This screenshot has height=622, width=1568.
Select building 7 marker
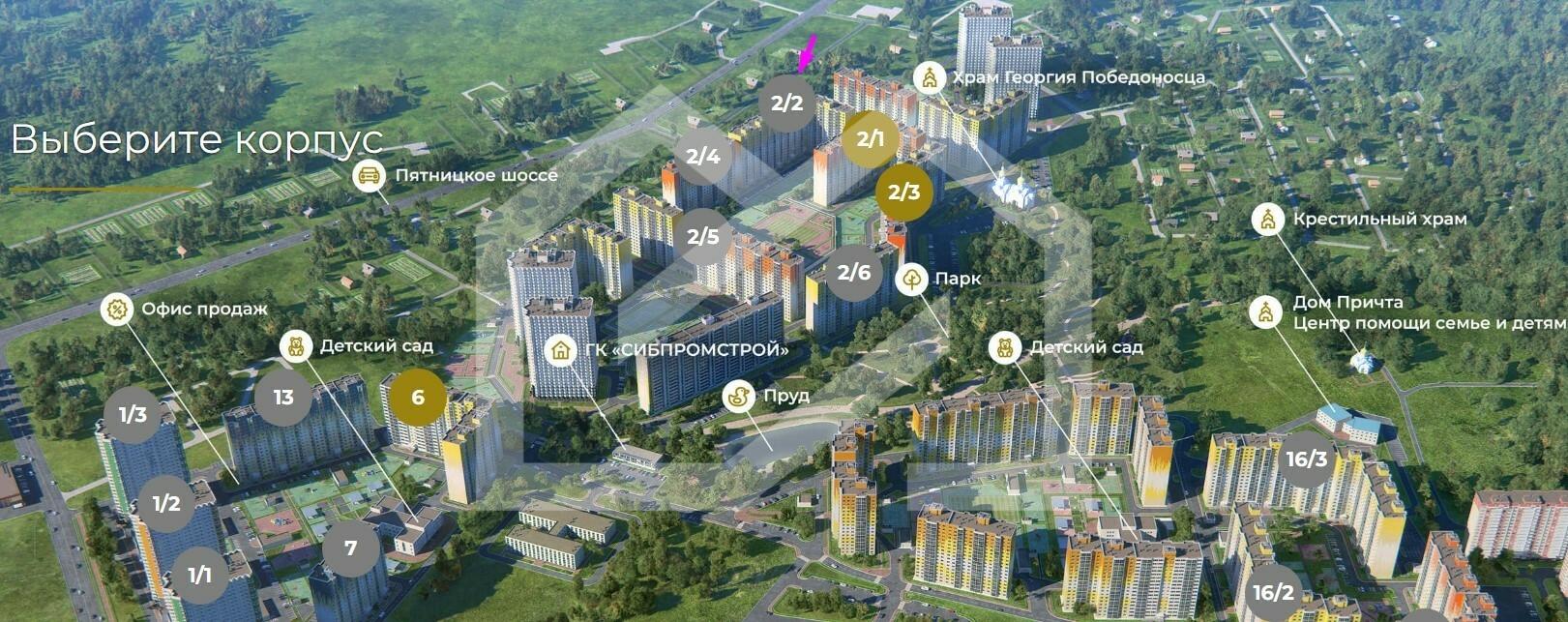click(x=350, y=548)
